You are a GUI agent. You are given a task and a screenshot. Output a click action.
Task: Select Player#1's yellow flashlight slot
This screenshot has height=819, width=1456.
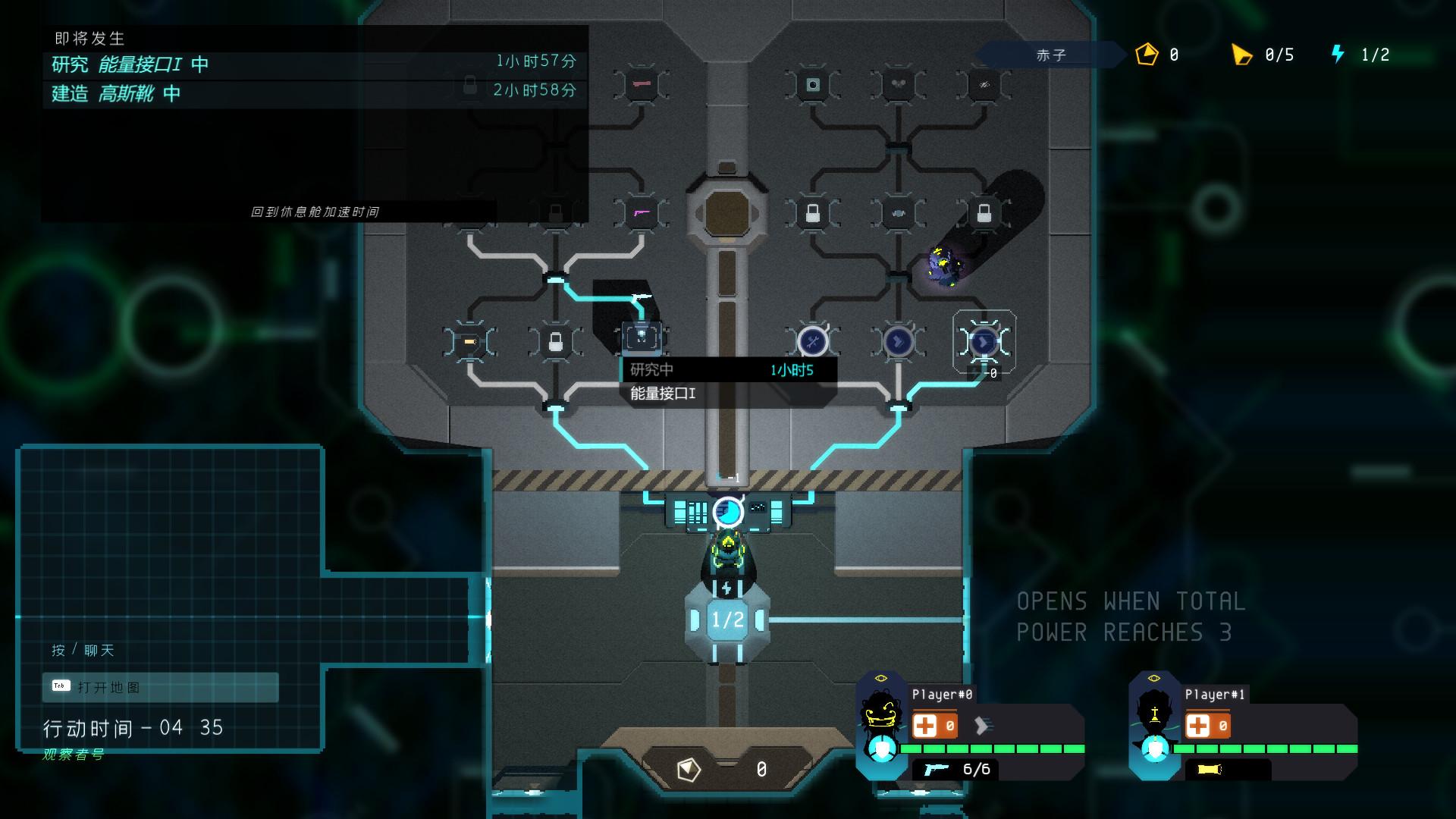(1210, 770)
